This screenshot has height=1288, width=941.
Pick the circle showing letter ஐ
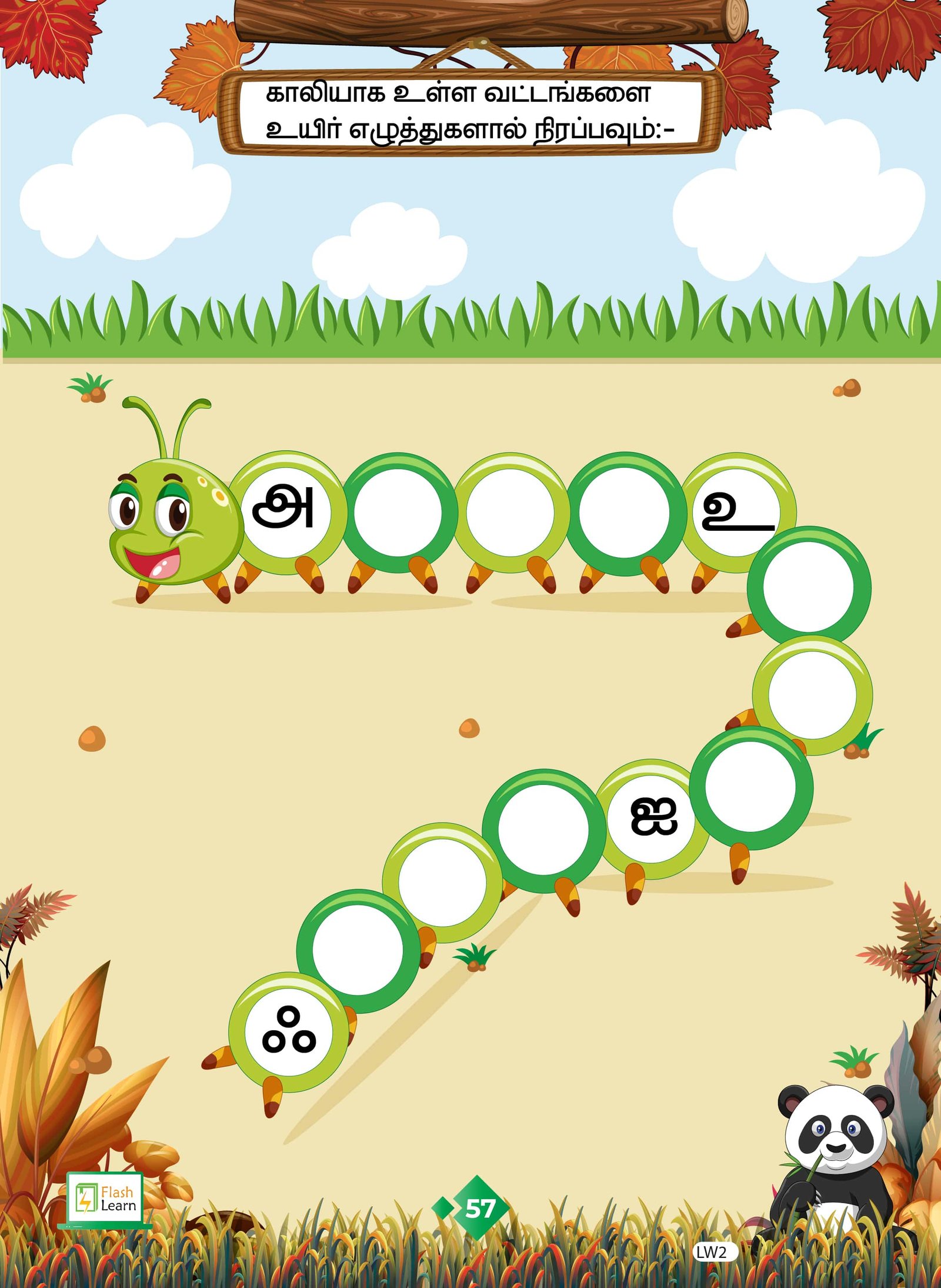652,818
